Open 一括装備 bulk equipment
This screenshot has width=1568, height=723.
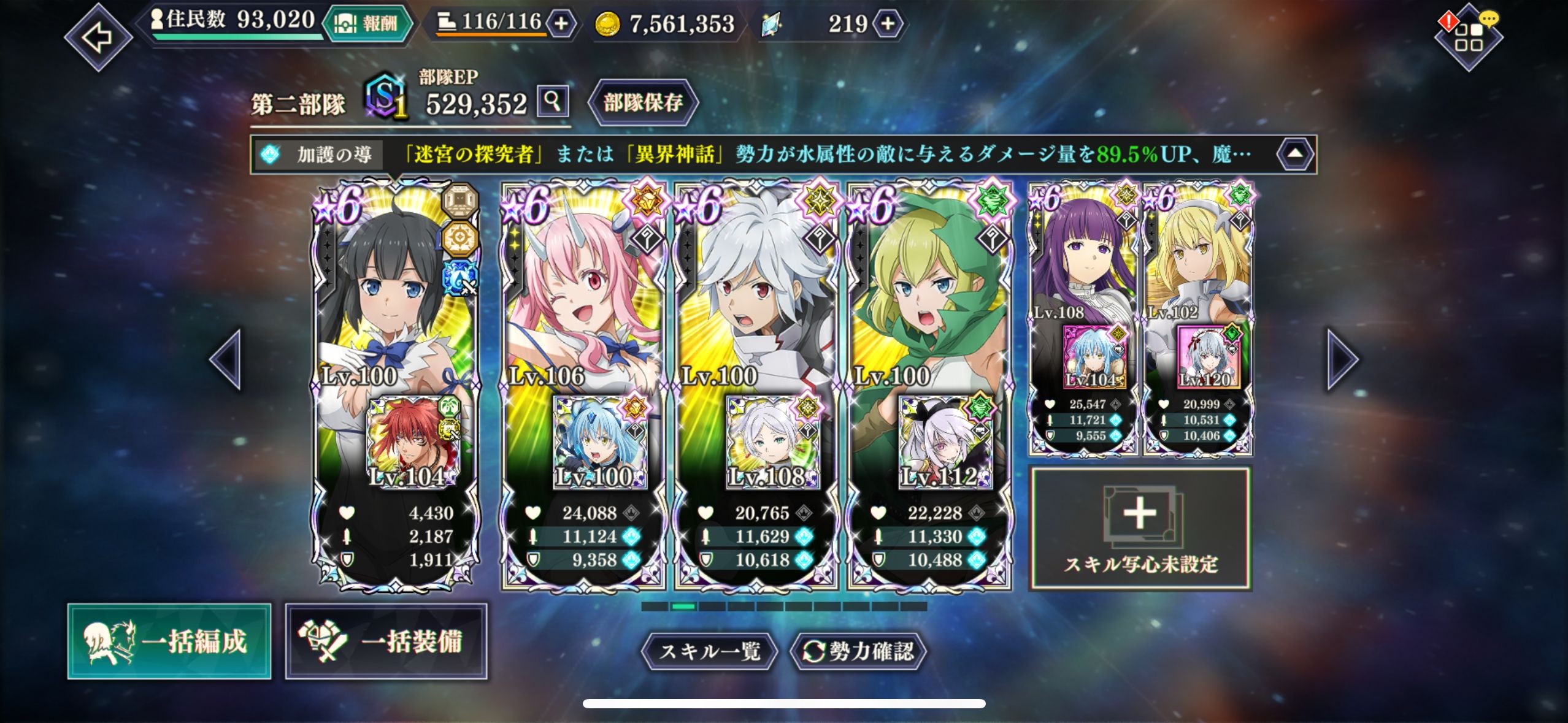(x=386, y=641)
